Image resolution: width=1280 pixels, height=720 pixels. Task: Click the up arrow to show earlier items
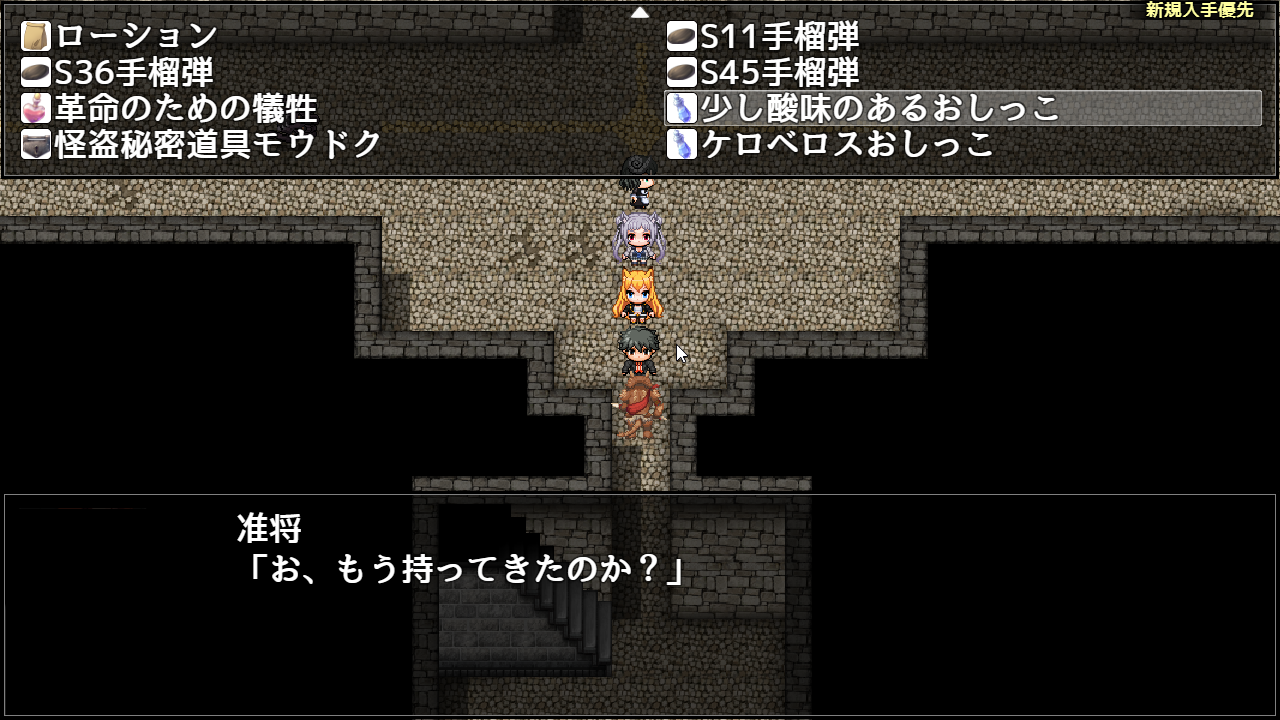[640, 13]
